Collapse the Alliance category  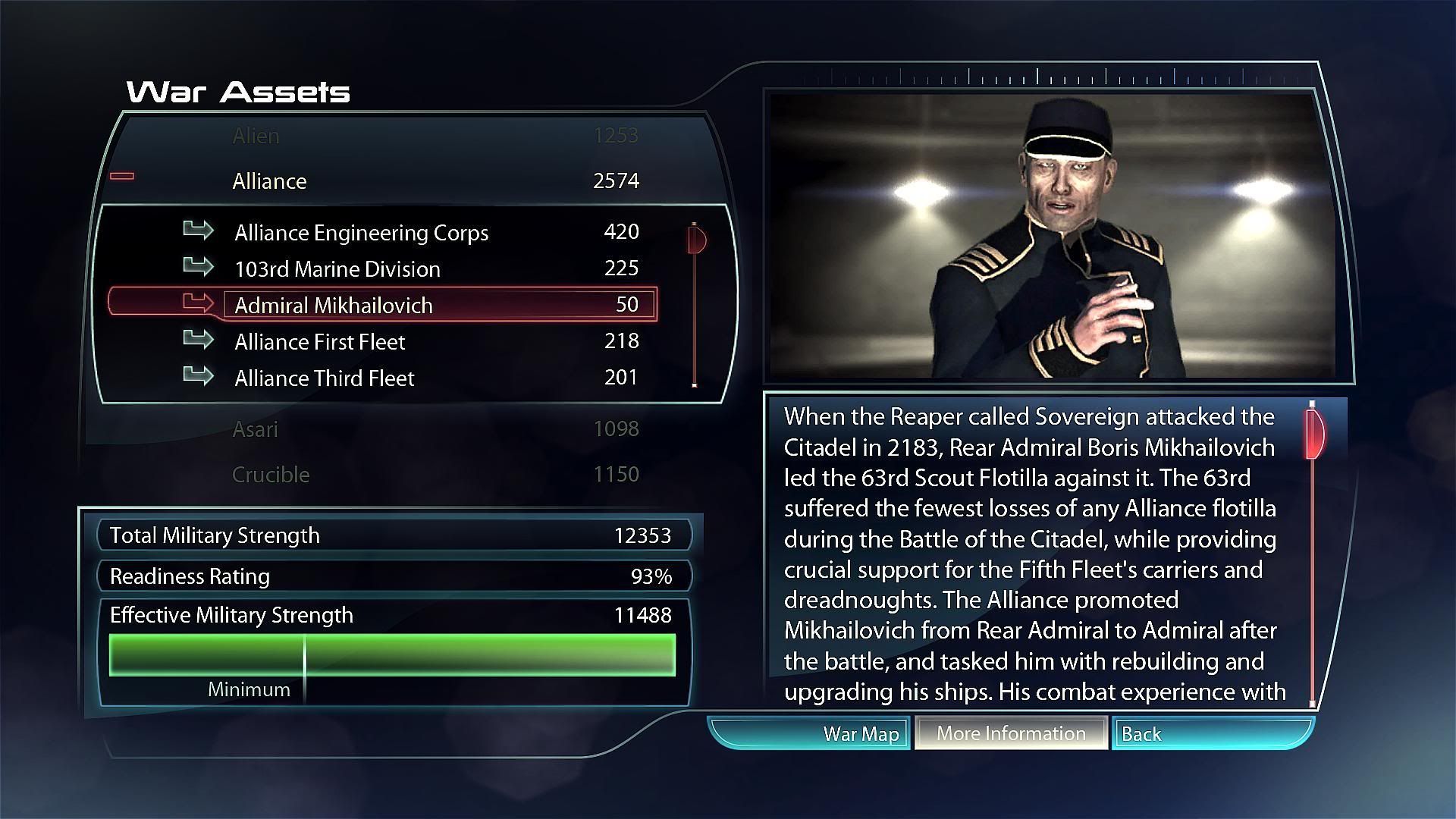(269, 180)
